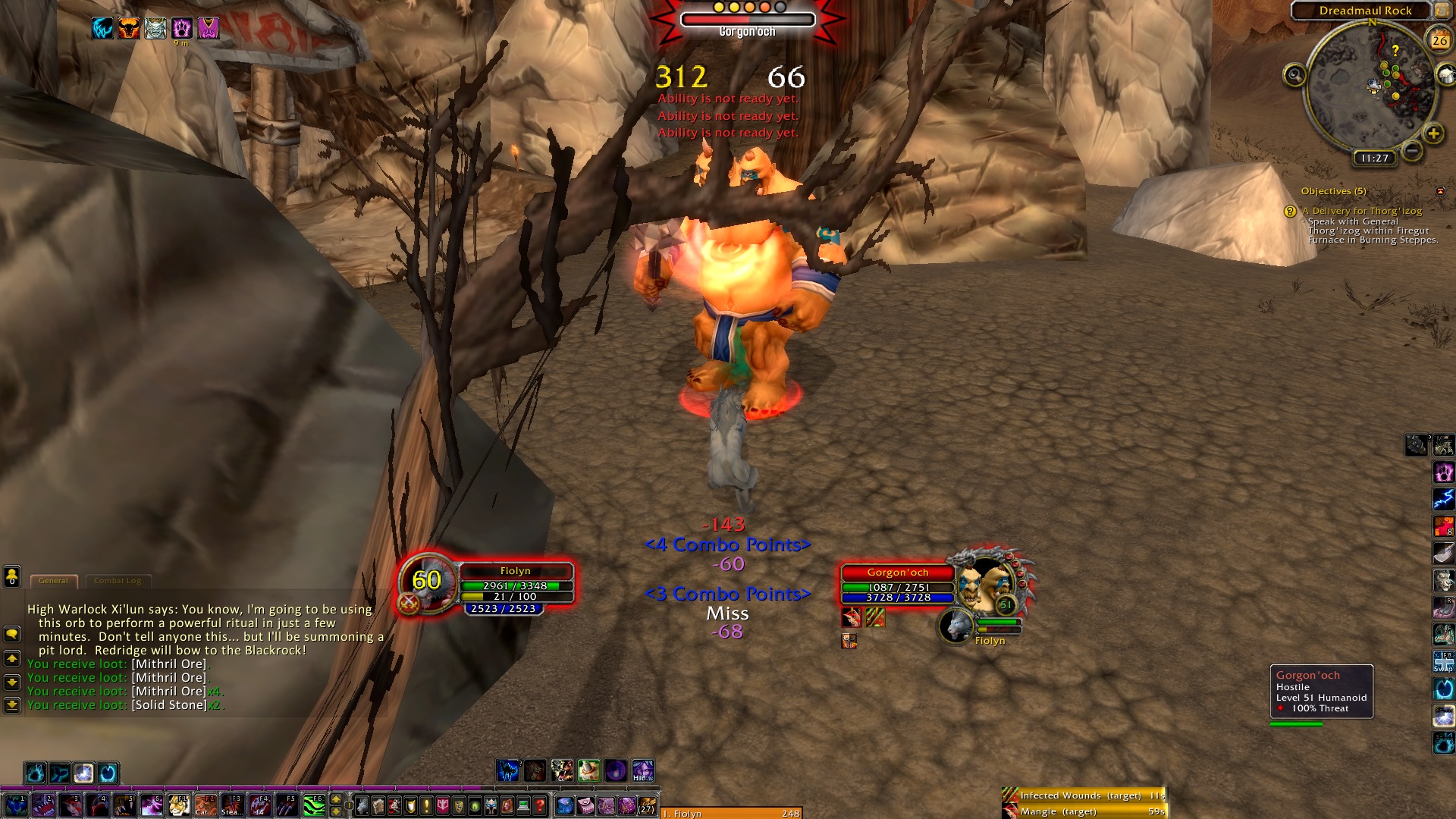Select the General chat tab
The height and width of the screenshot is (819, 1456).
(53, 581)
